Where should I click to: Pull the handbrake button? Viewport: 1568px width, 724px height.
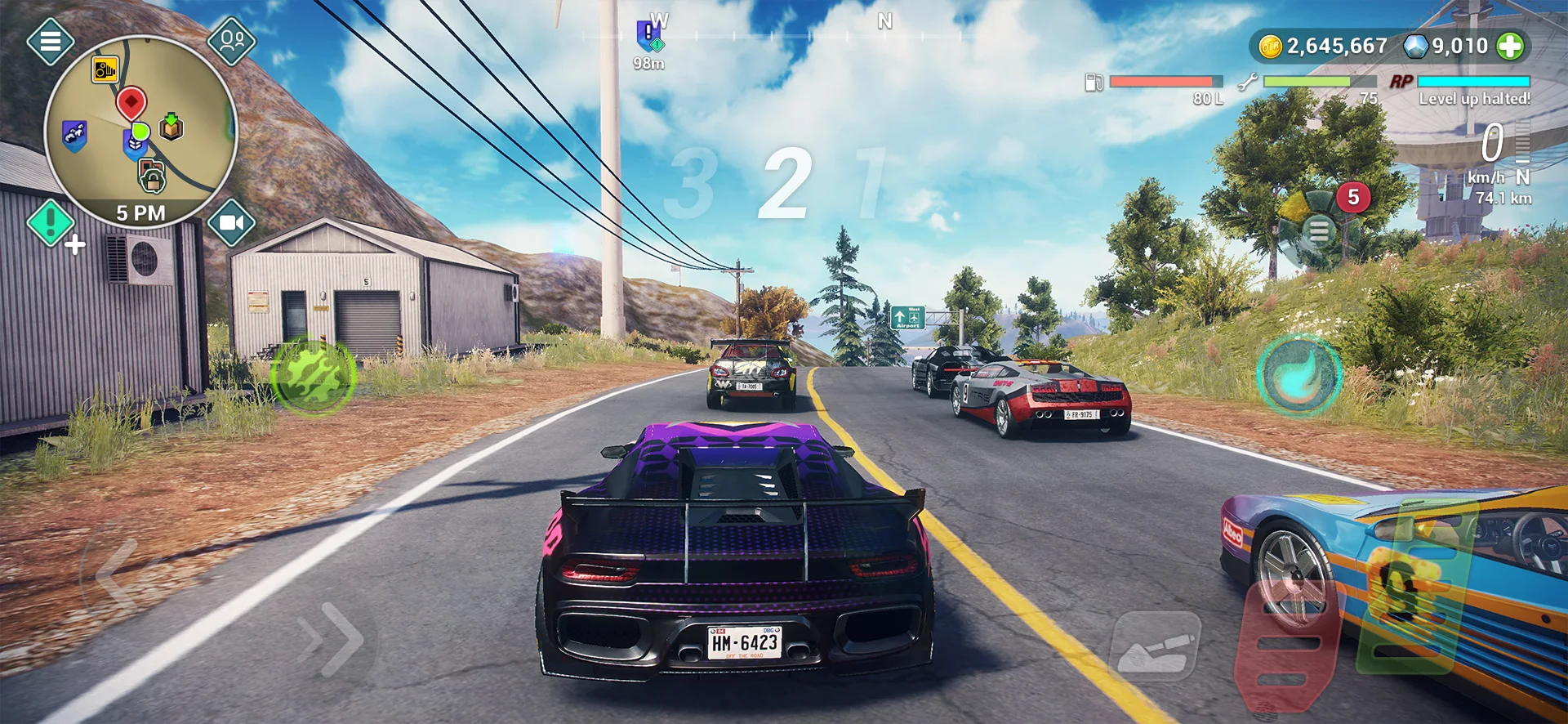1155,647
